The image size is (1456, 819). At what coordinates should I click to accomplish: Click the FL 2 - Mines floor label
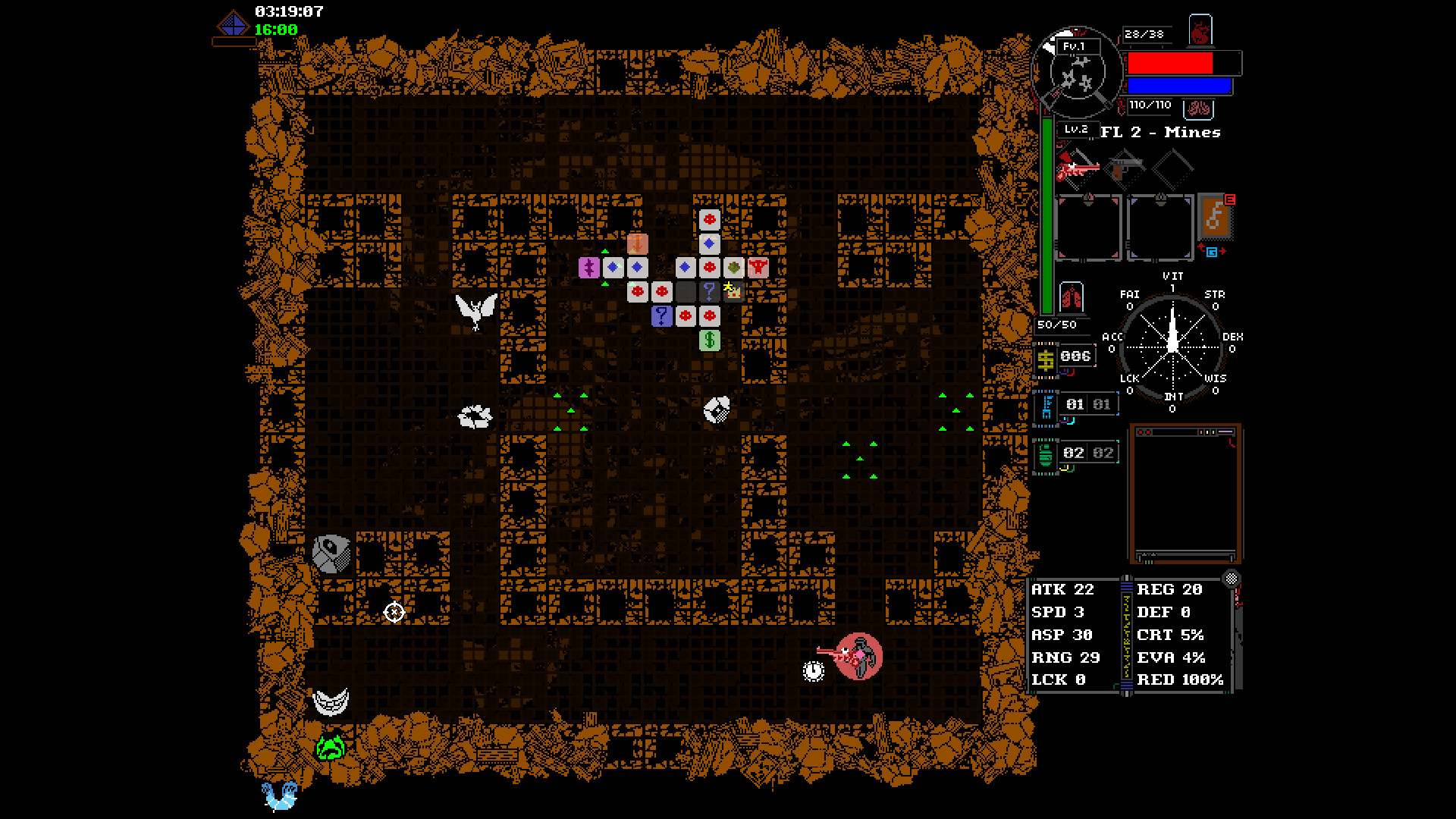pos(1160,133)
